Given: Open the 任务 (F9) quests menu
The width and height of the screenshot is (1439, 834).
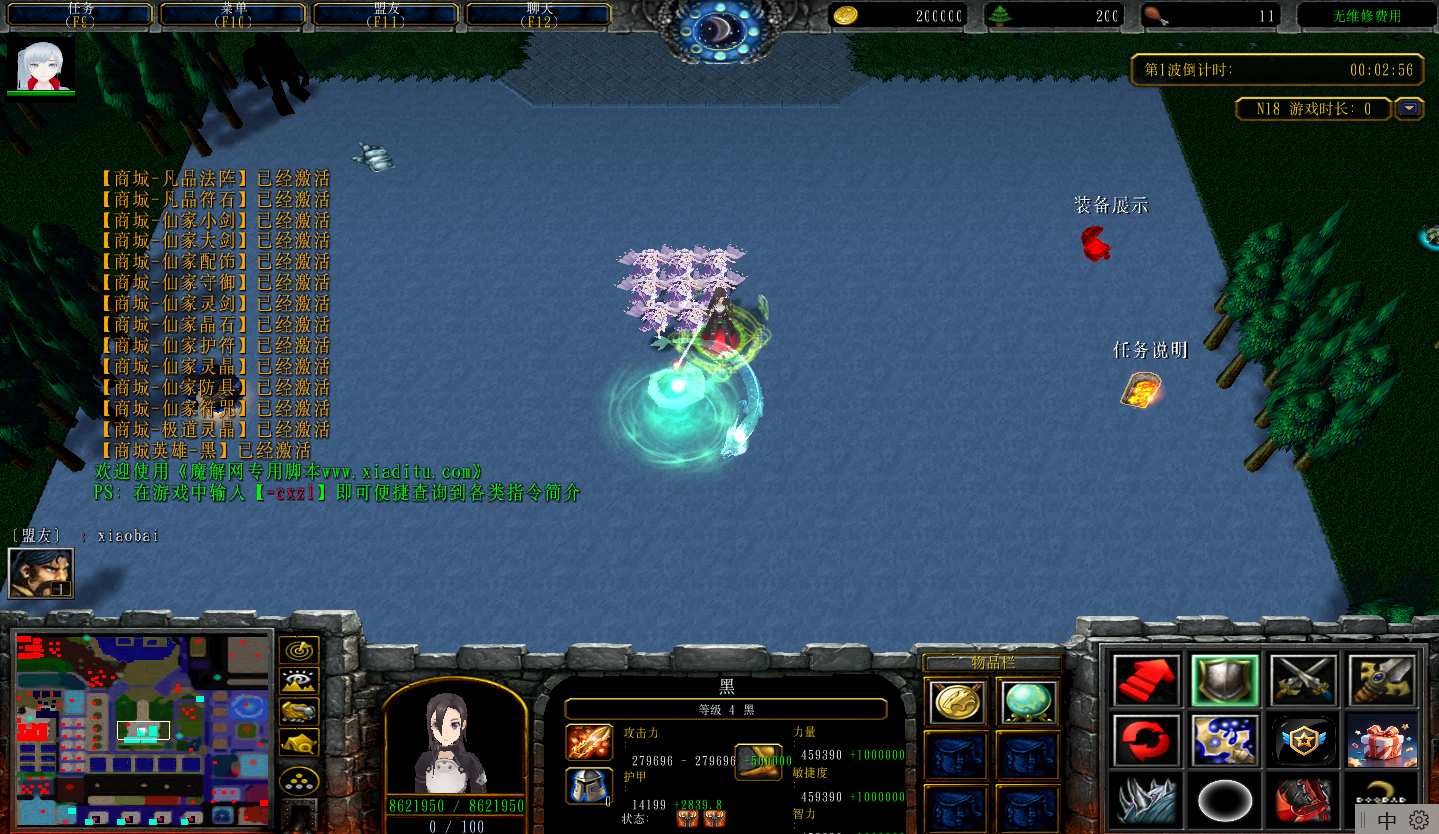Looking at the screenshot, I should pos(81,15).
